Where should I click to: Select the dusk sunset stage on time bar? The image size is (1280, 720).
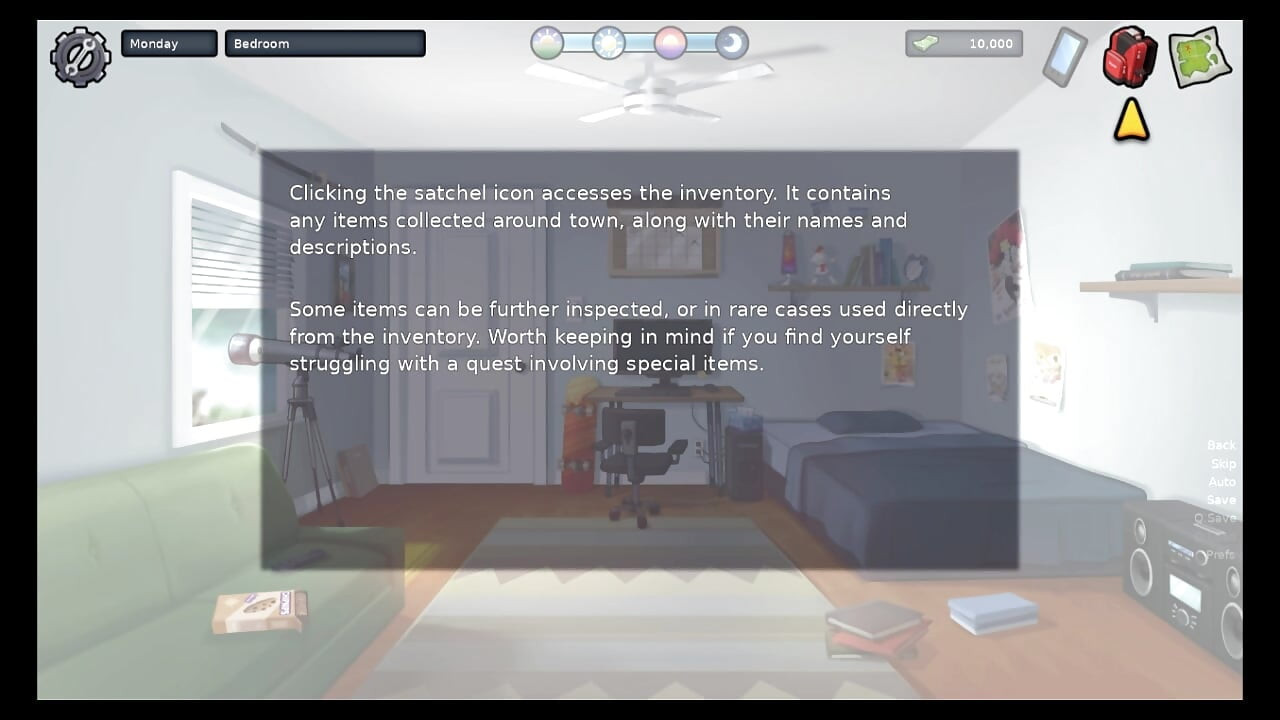coord(670,44)
